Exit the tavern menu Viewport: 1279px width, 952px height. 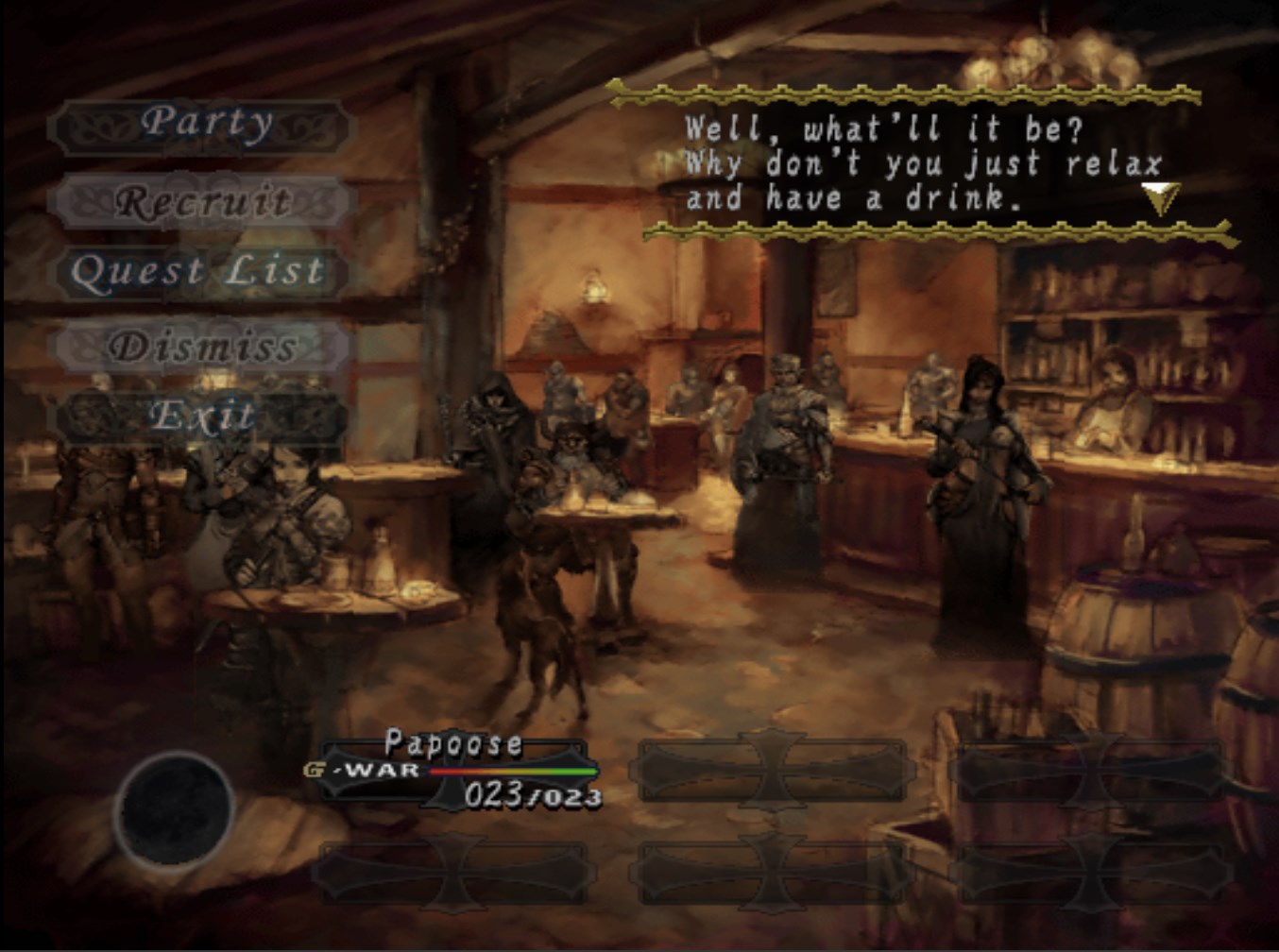click(201, 416)
